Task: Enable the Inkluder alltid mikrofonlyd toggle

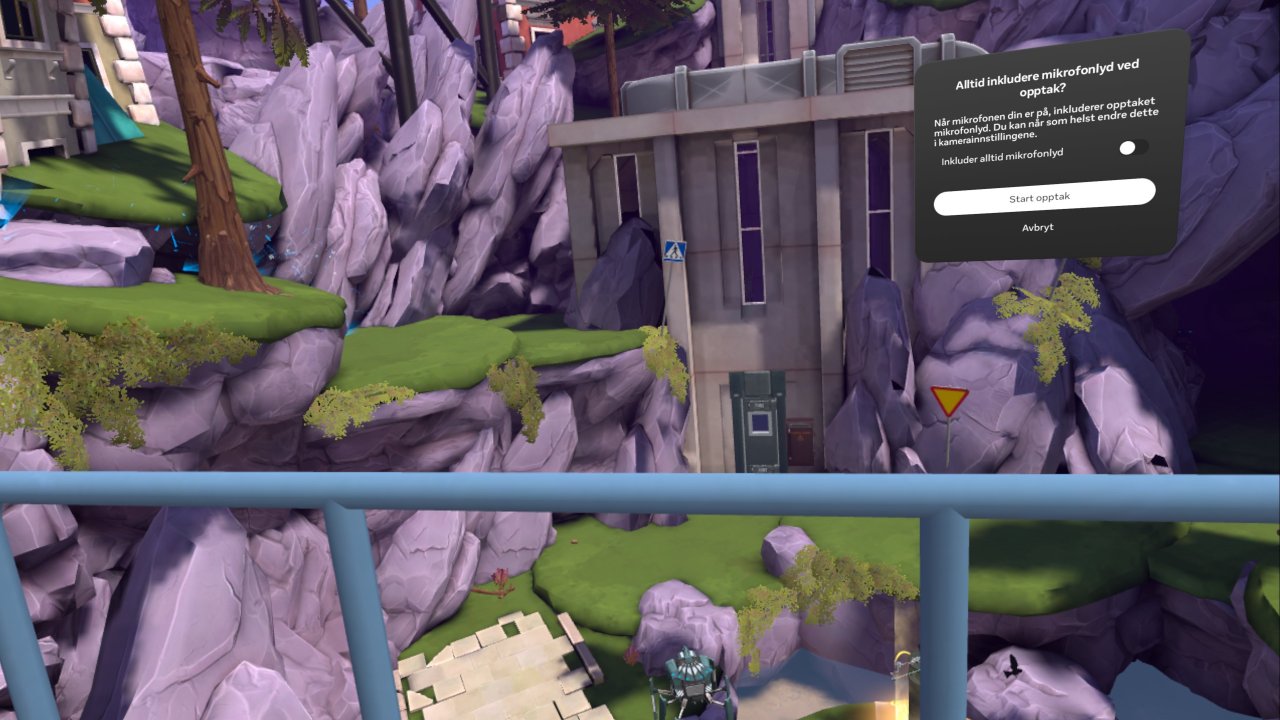Action: (x=1134, y=147)
